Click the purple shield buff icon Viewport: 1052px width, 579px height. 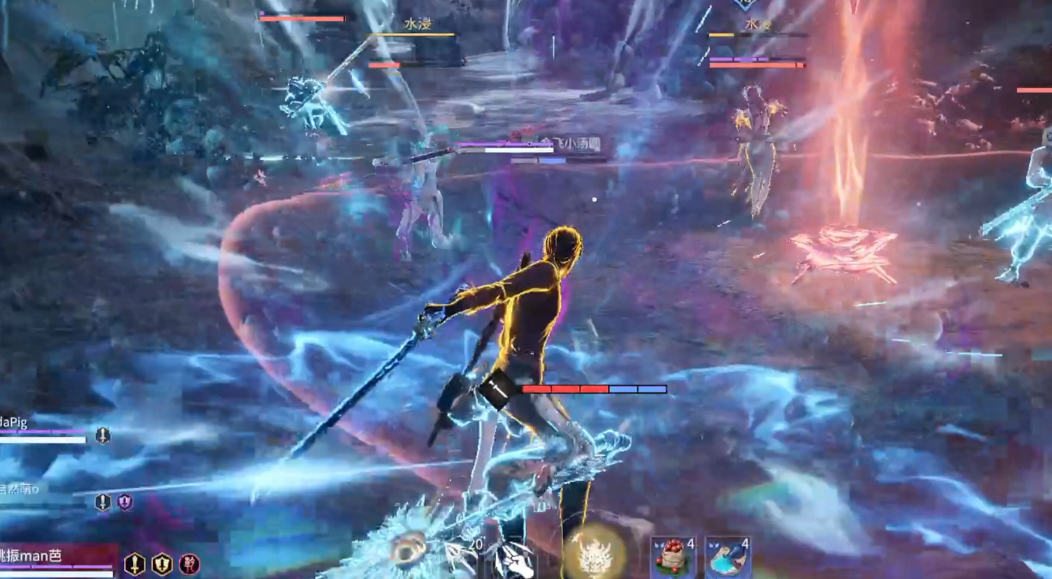pyautogui.click(x=125, y=502)
